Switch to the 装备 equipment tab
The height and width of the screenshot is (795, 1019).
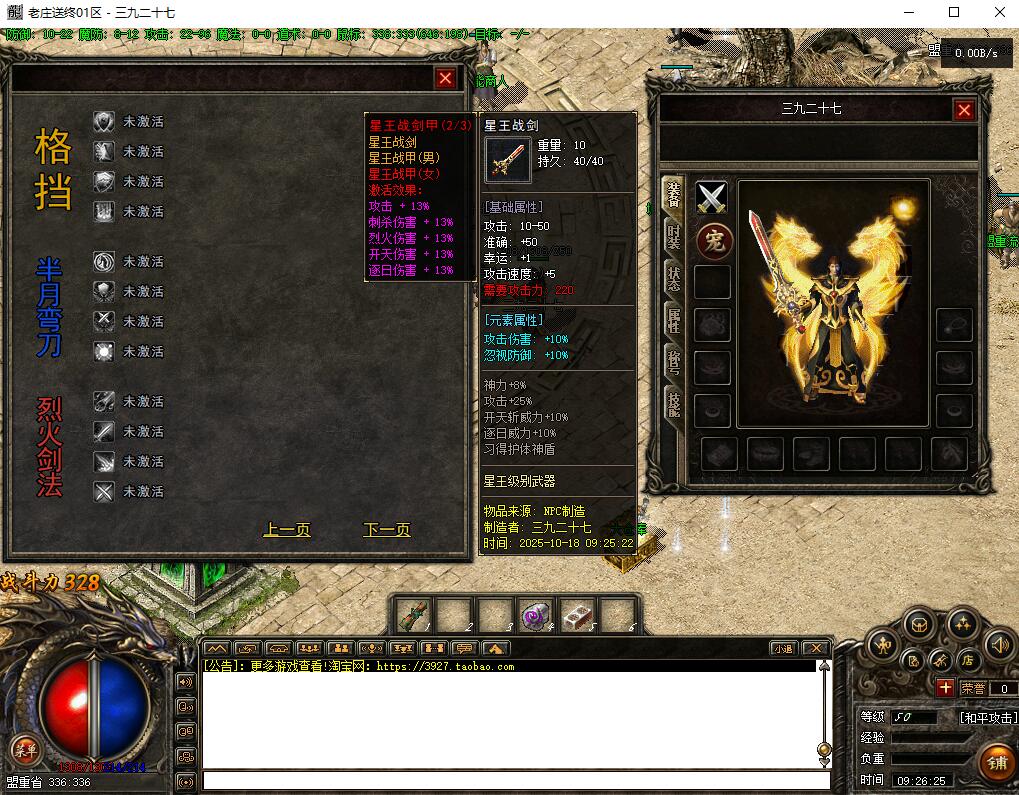675,198
